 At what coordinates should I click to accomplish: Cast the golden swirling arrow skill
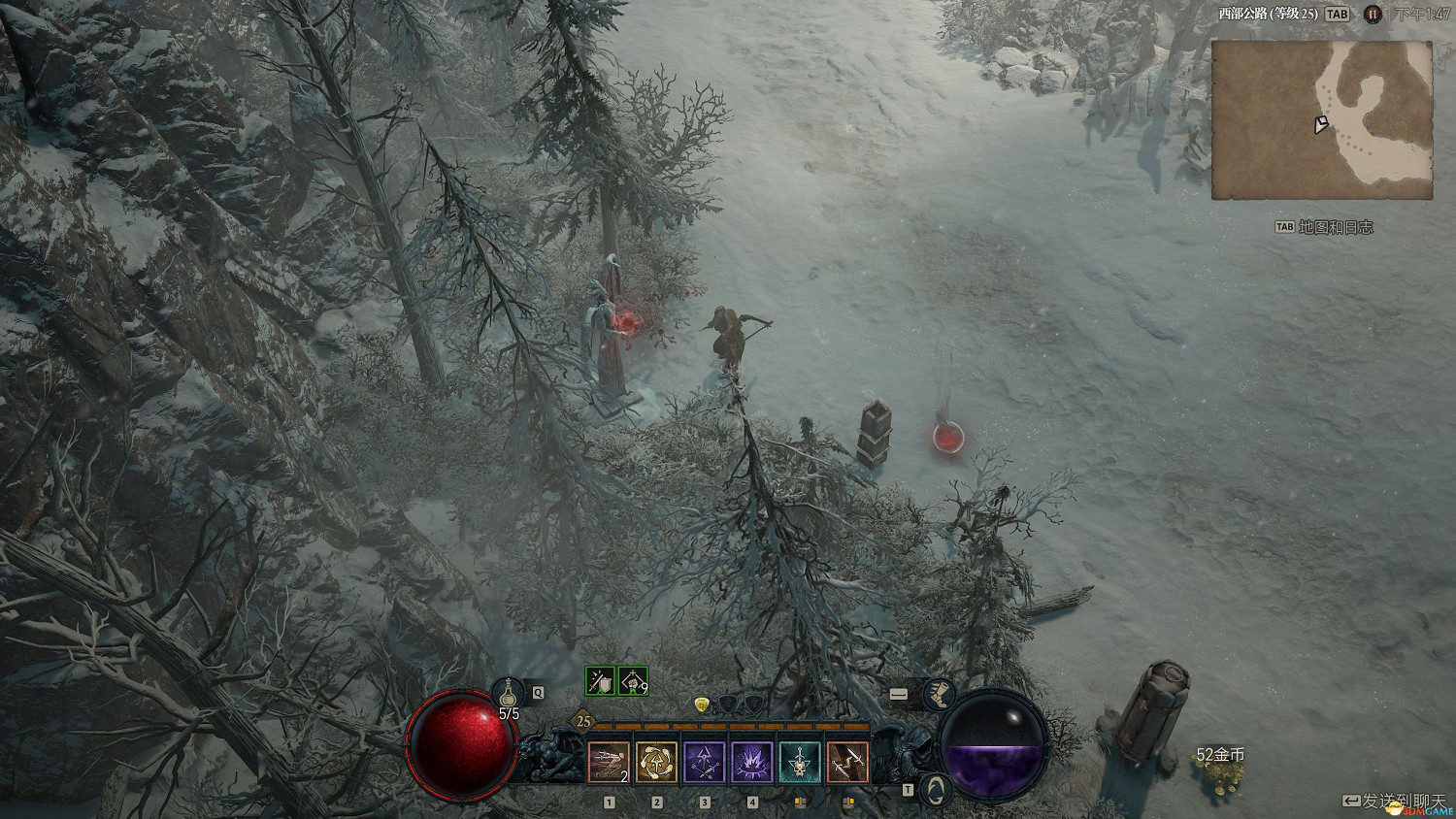click(657, 763)
